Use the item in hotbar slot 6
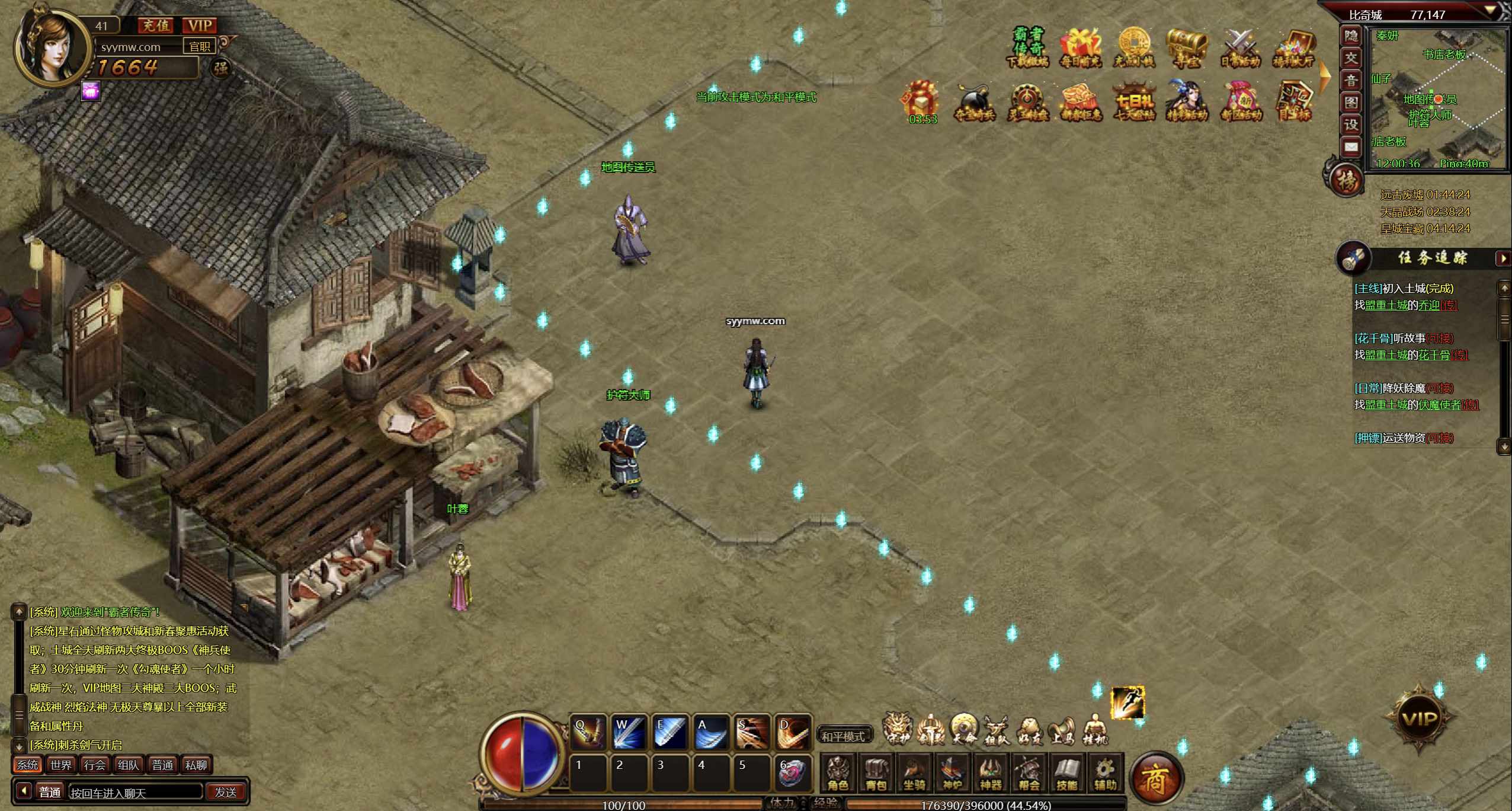 (x=792, y=772)
